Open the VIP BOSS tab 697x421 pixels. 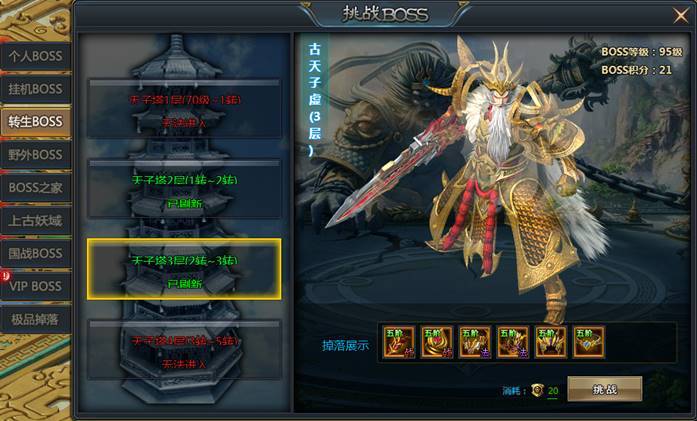[x=35, y=286]
